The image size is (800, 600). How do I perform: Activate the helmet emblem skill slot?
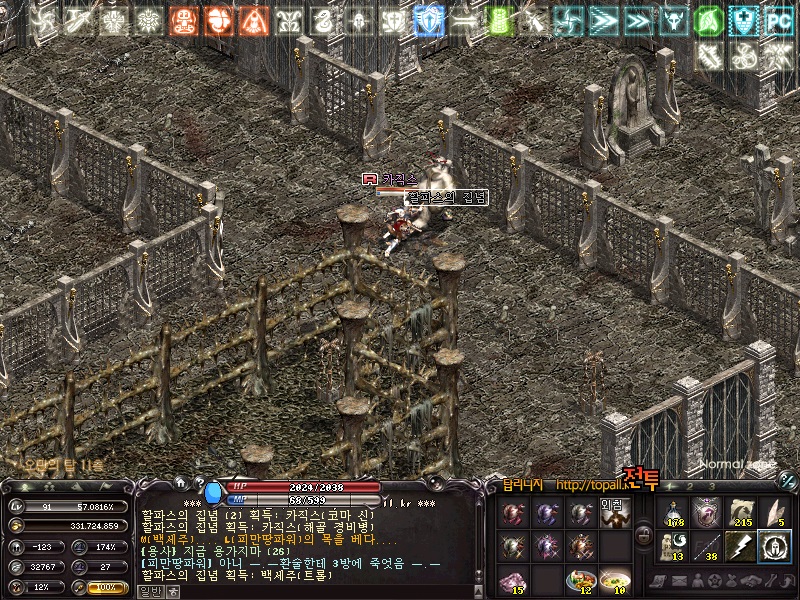[774, 547]
